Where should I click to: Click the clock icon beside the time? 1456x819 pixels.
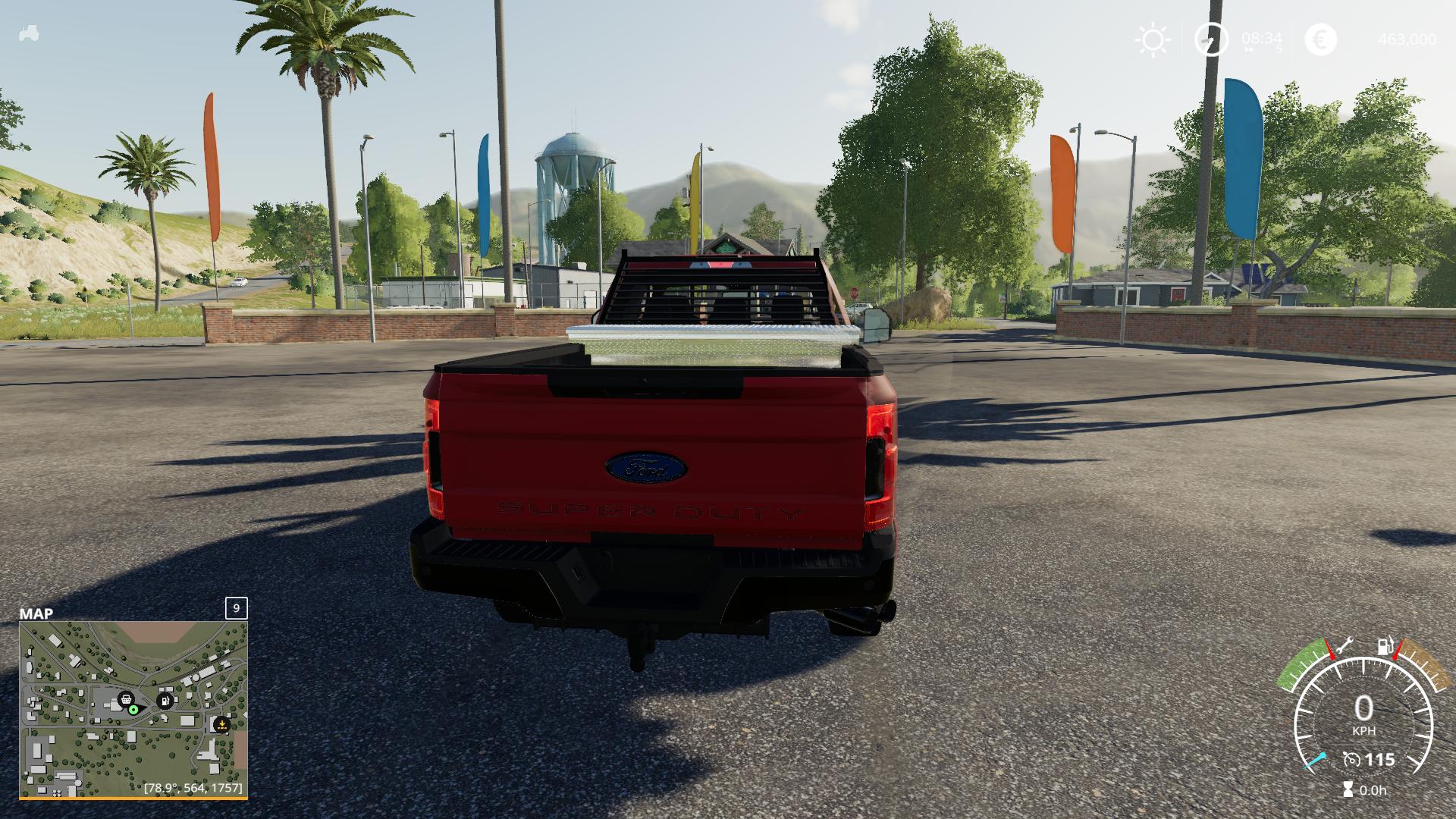point(1211,39)
